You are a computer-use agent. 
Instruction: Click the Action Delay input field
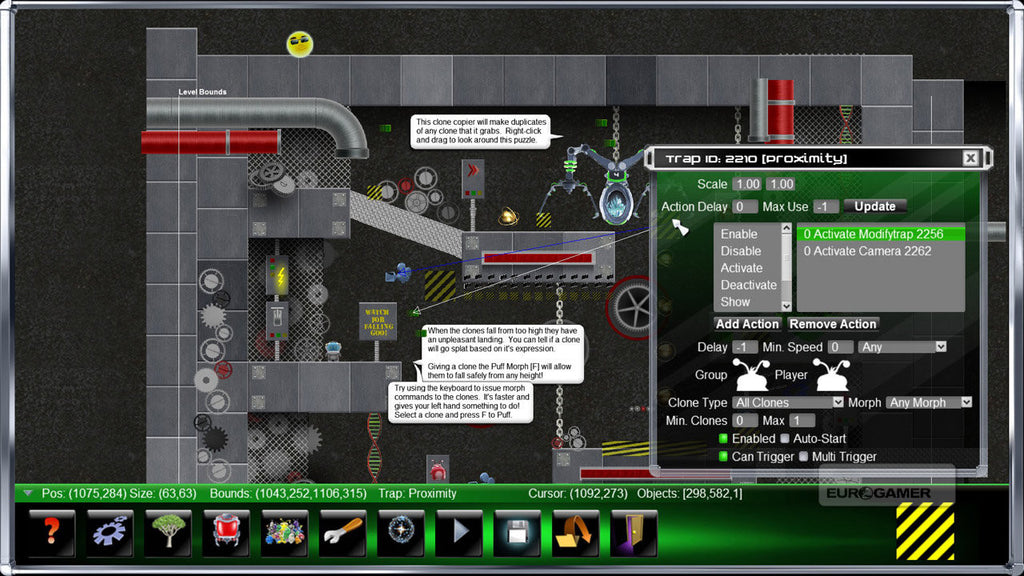click(745, 207)
